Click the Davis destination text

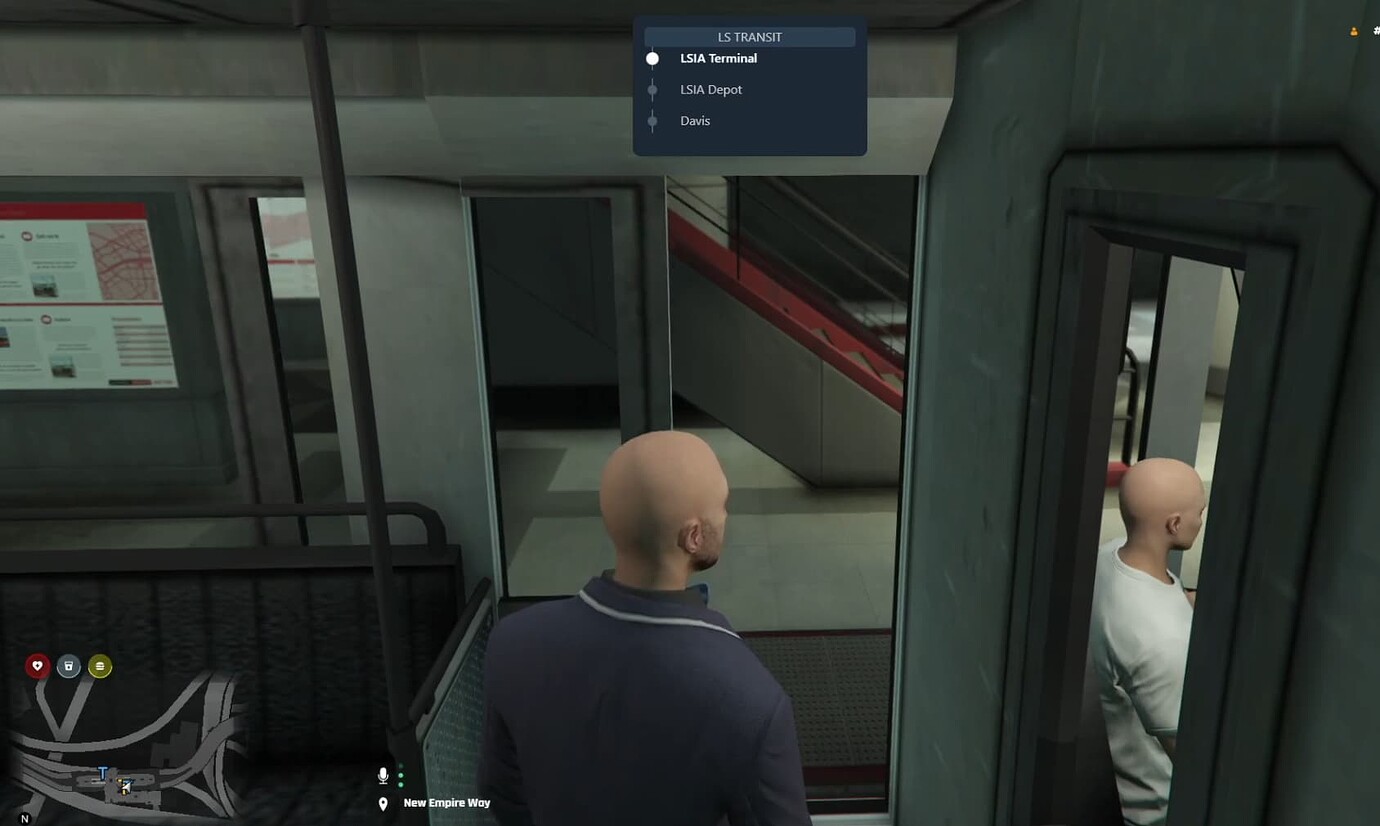[695, 120]
